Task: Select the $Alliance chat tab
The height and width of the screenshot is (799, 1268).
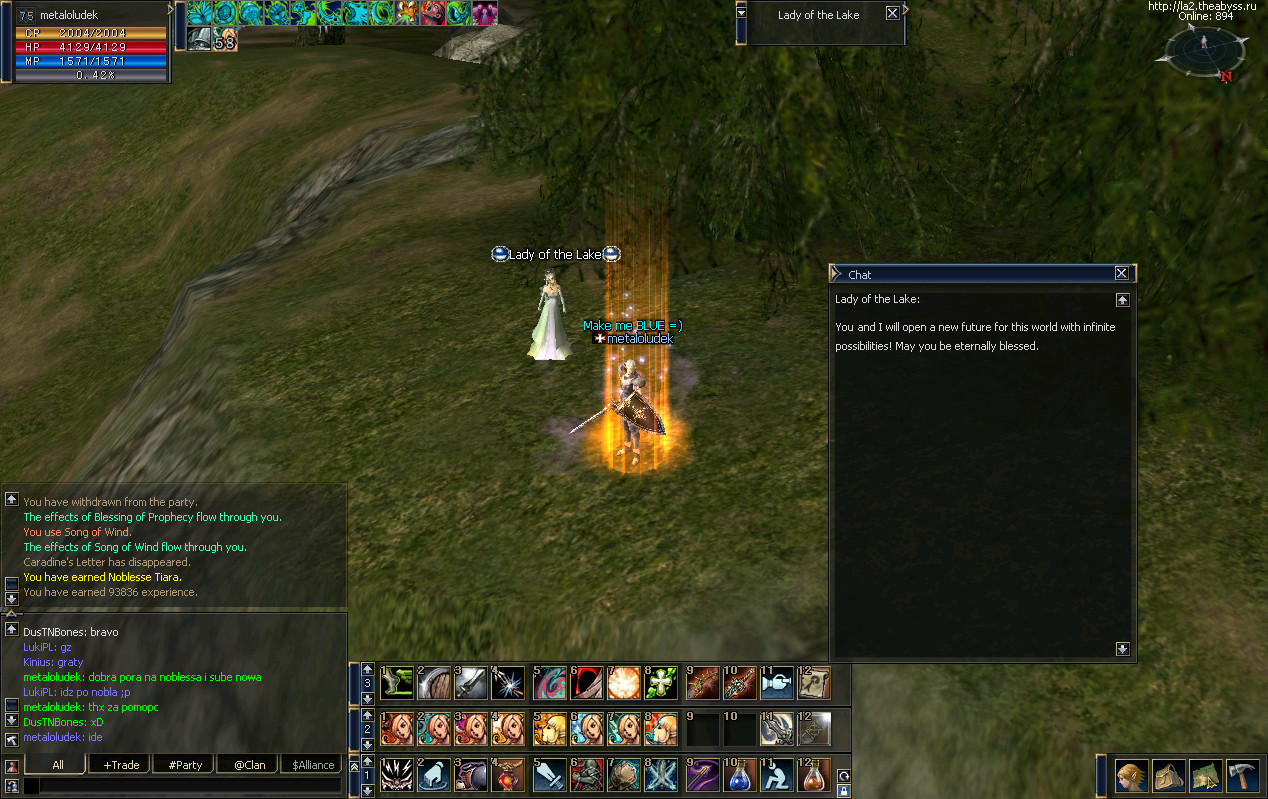Action: pyautogui.click(x=313, y=765)
